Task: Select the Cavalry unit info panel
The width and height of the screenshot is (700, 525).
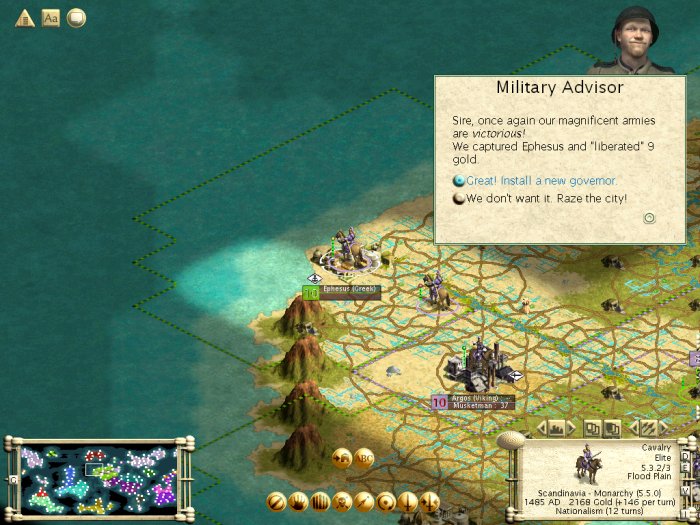Action: pyautogui.click(x=598, y=474)
